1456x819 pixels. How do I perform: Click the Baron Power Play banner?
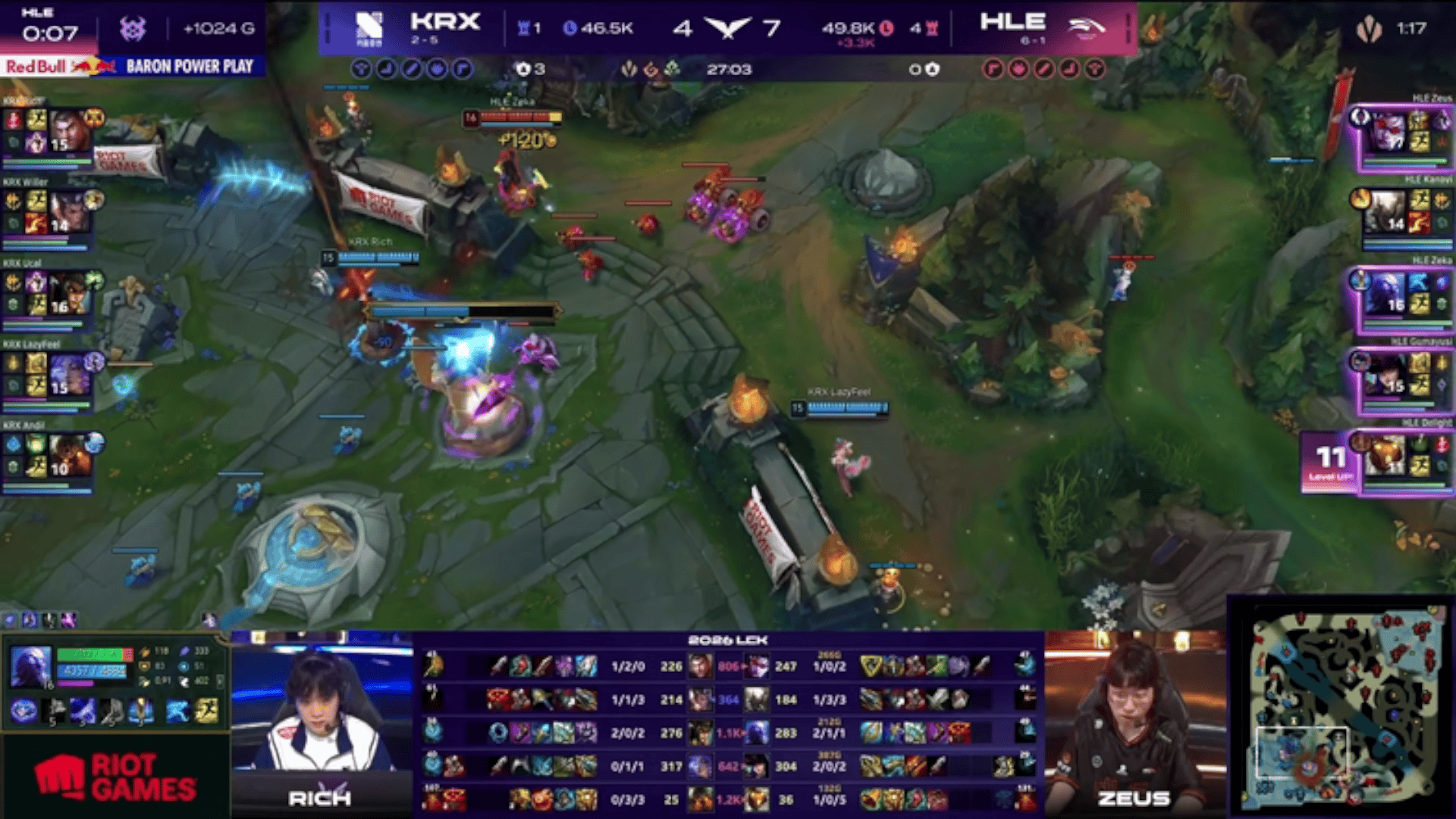coord(189,67)
